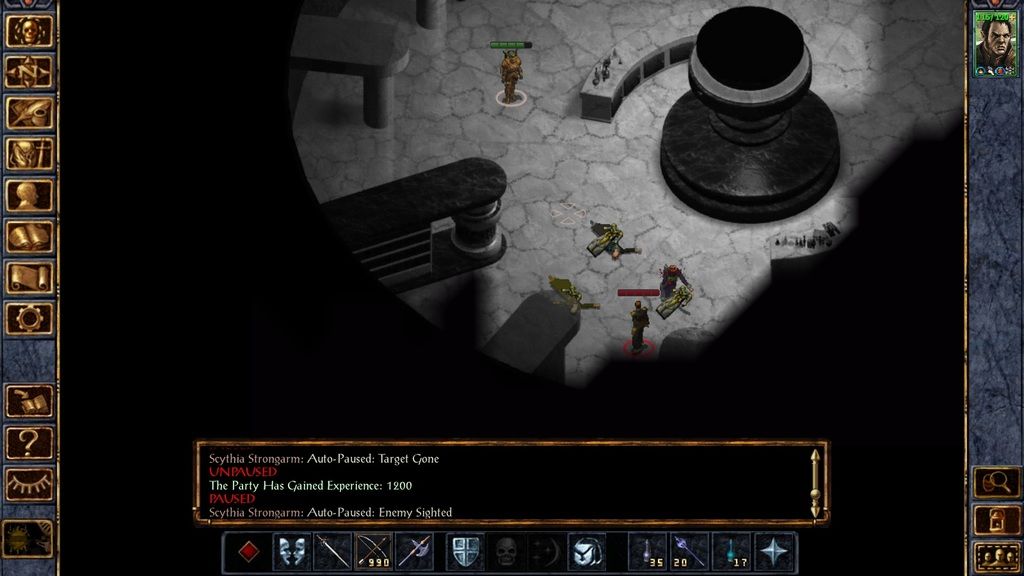Open the inventory screen button
This screenshot has height=576, width=1024.
(x=29, y=154)
